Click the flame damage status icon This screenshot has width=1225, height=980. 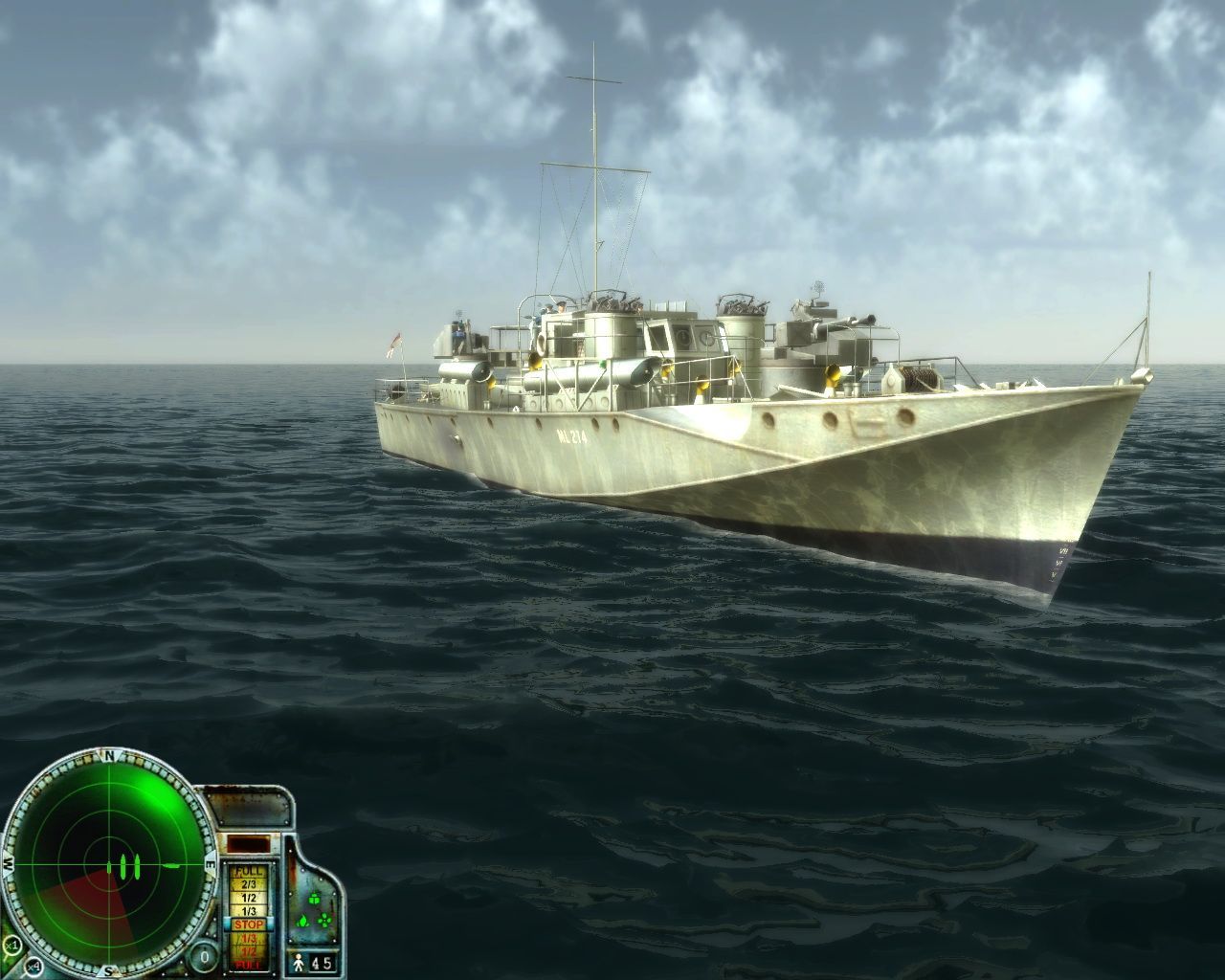302,922
